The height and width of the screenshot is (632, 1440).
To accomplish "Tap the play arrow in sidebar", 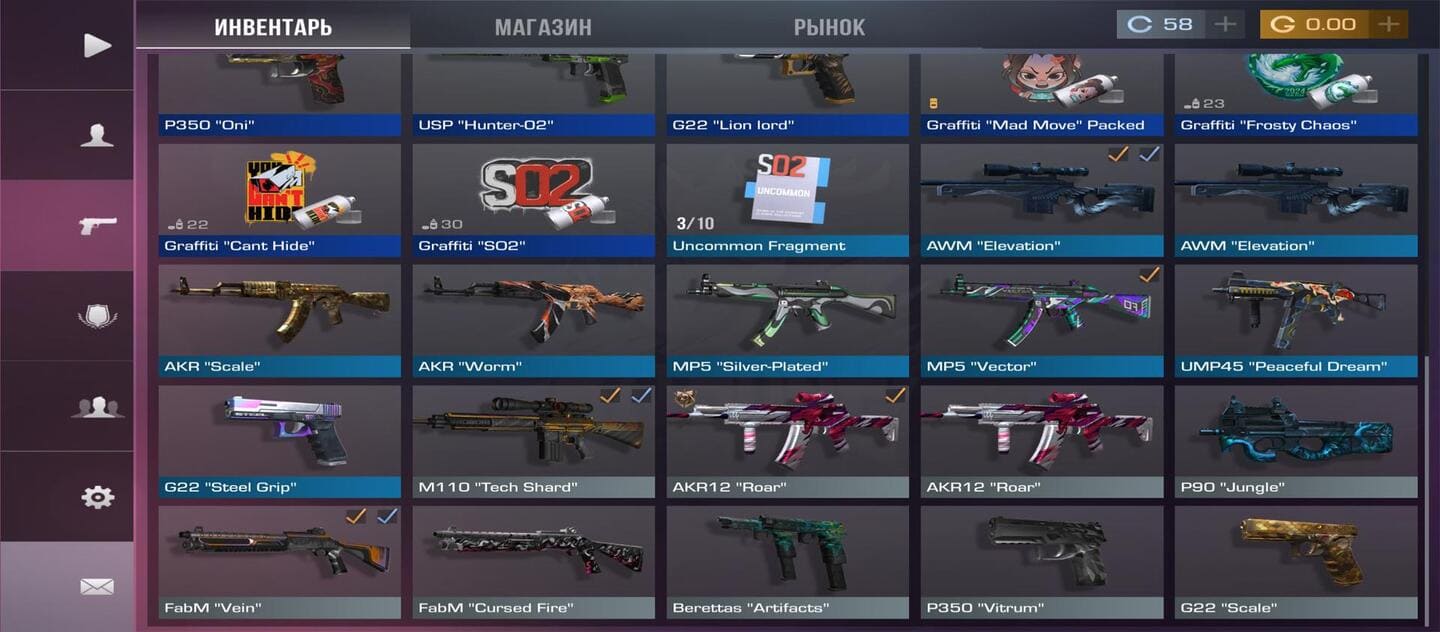I will pyautogui.click(x=97, y=45).
